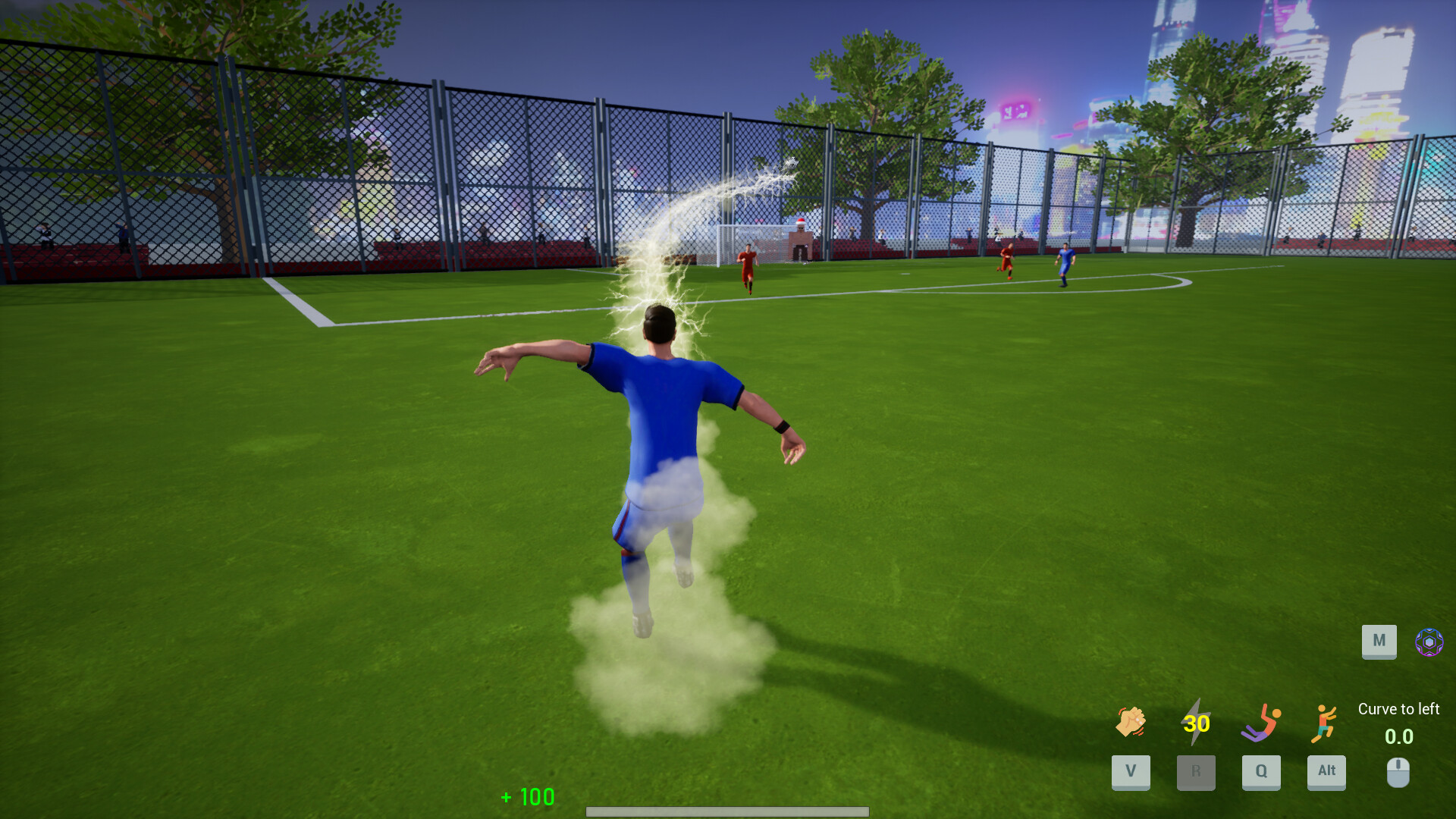Click the mouse icon under Curve to left

[x=1398, y=772]
